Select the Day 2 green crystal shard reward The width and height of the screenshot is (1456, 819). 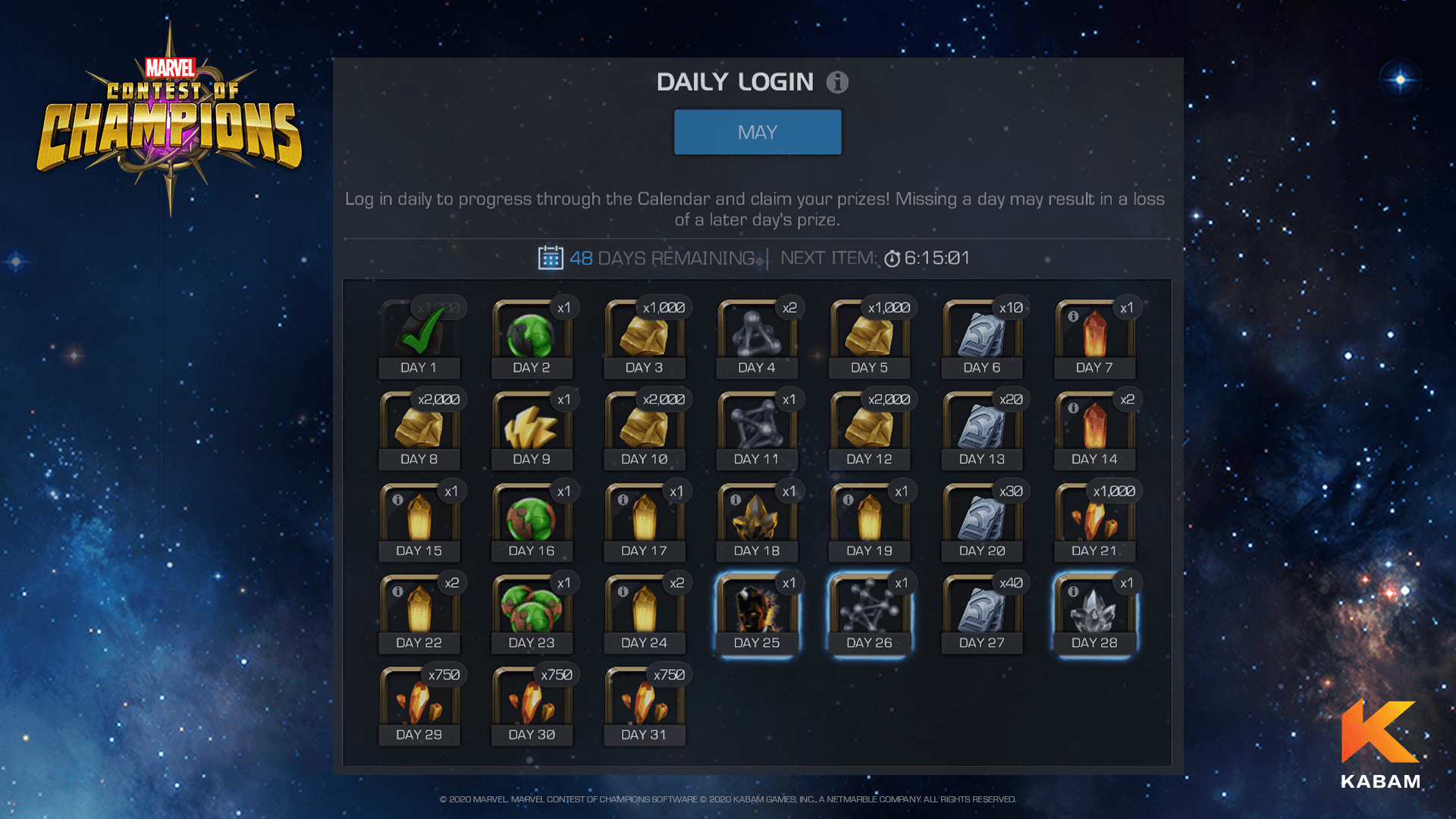(532, 335)
